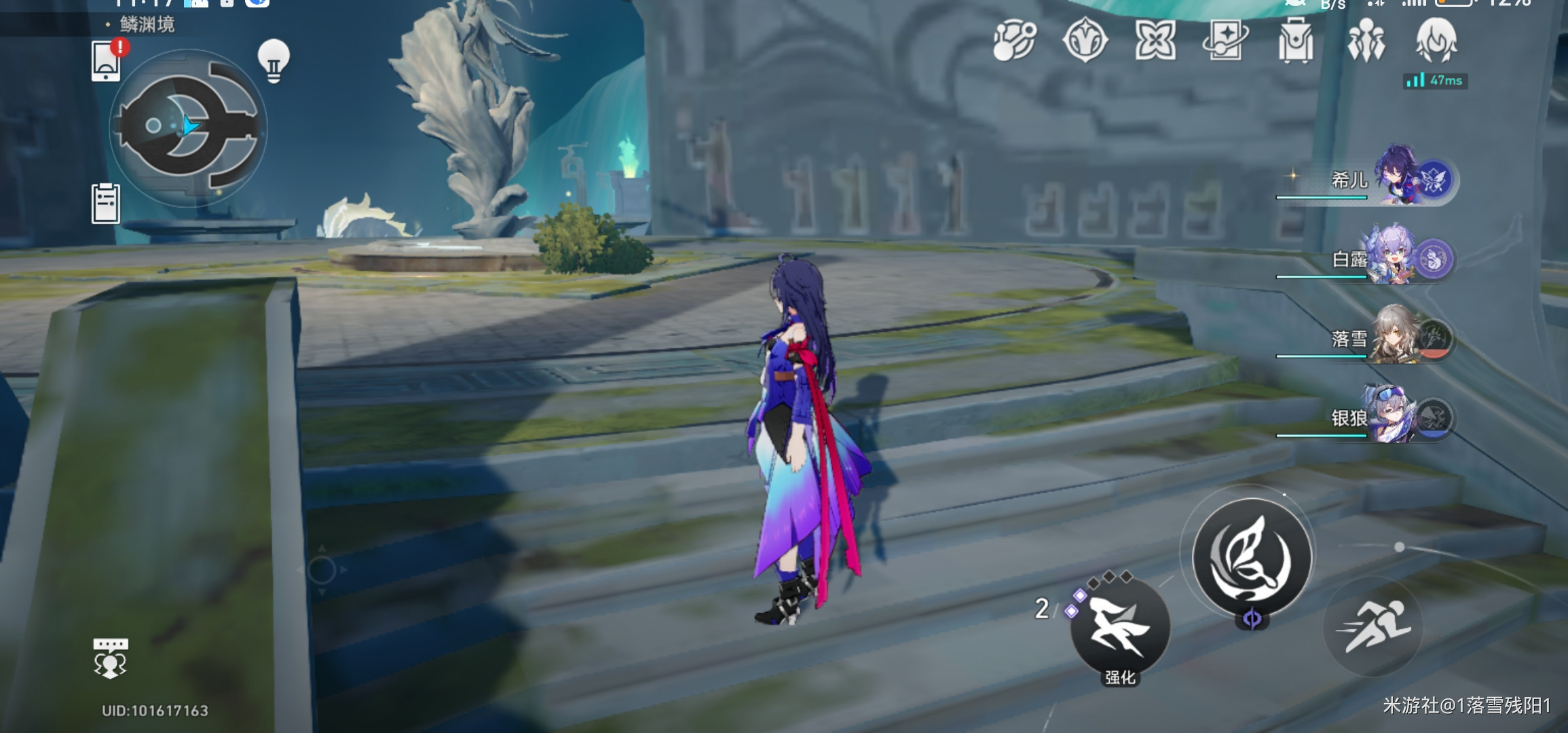Tap the lightbulb hint icon
Viewport: 1568px width, 733px height.
[x=274, y=61]
